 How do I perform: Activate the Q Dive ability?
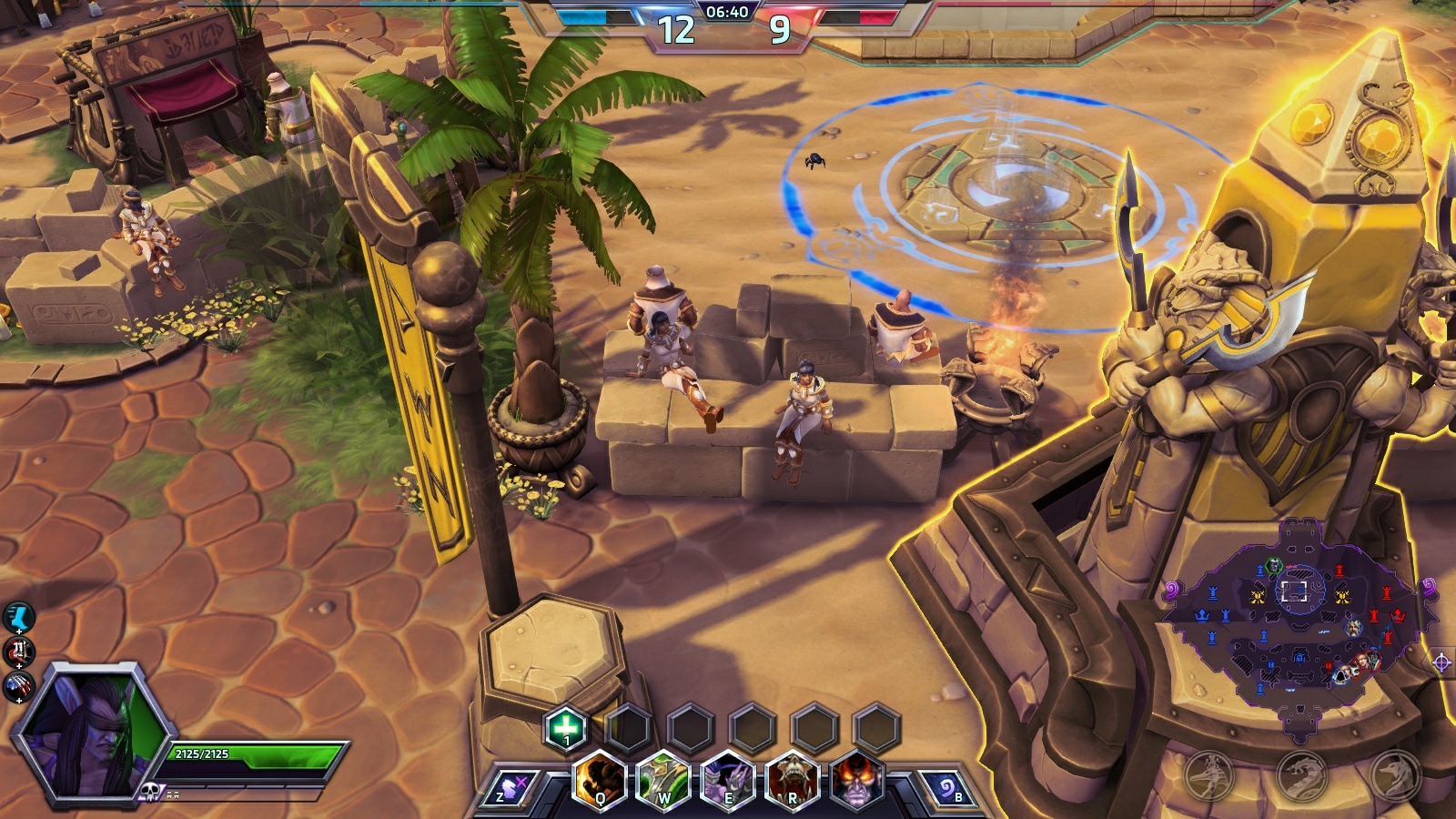point(601,782)
